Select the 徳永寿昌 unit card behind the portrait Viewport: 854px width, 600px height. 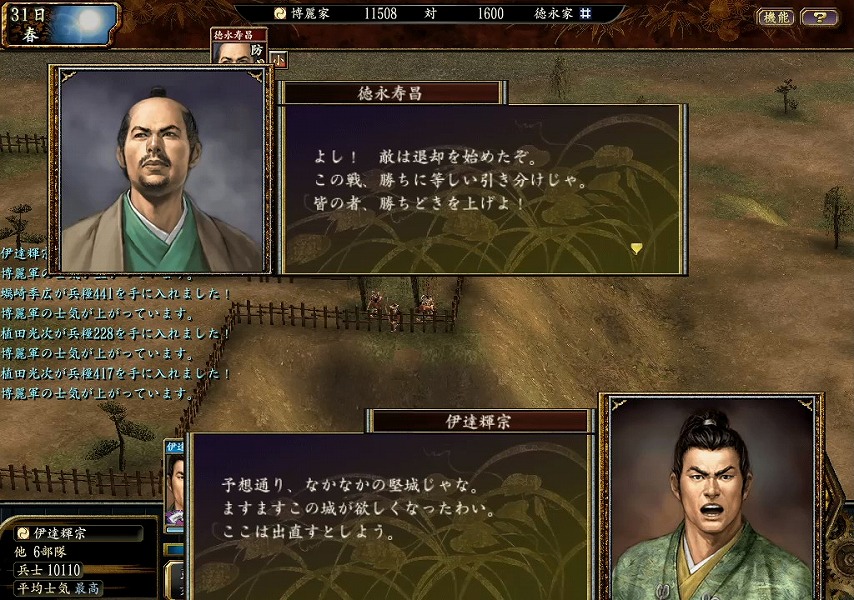tap(239, 45)
